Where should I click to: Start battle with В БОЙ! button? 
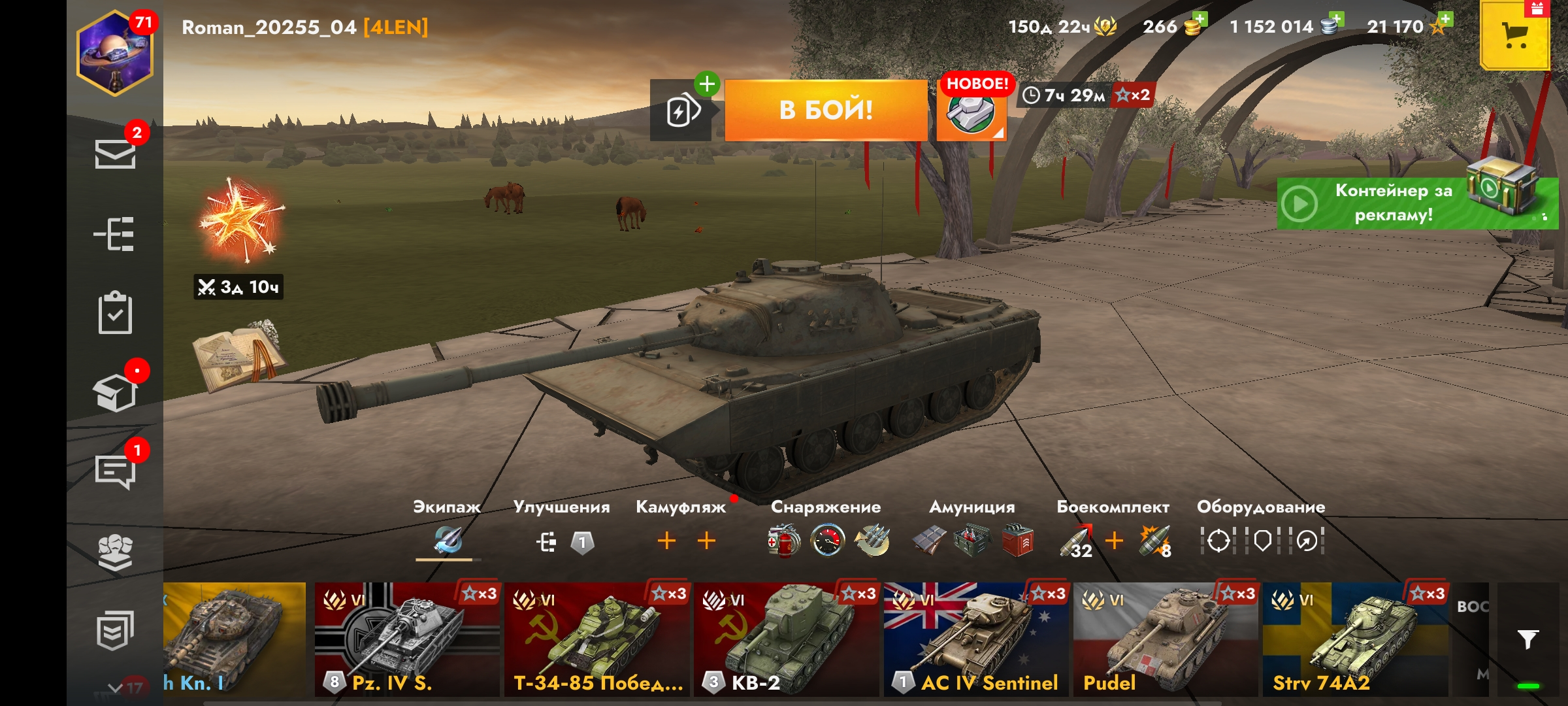(x=826, y=110)
